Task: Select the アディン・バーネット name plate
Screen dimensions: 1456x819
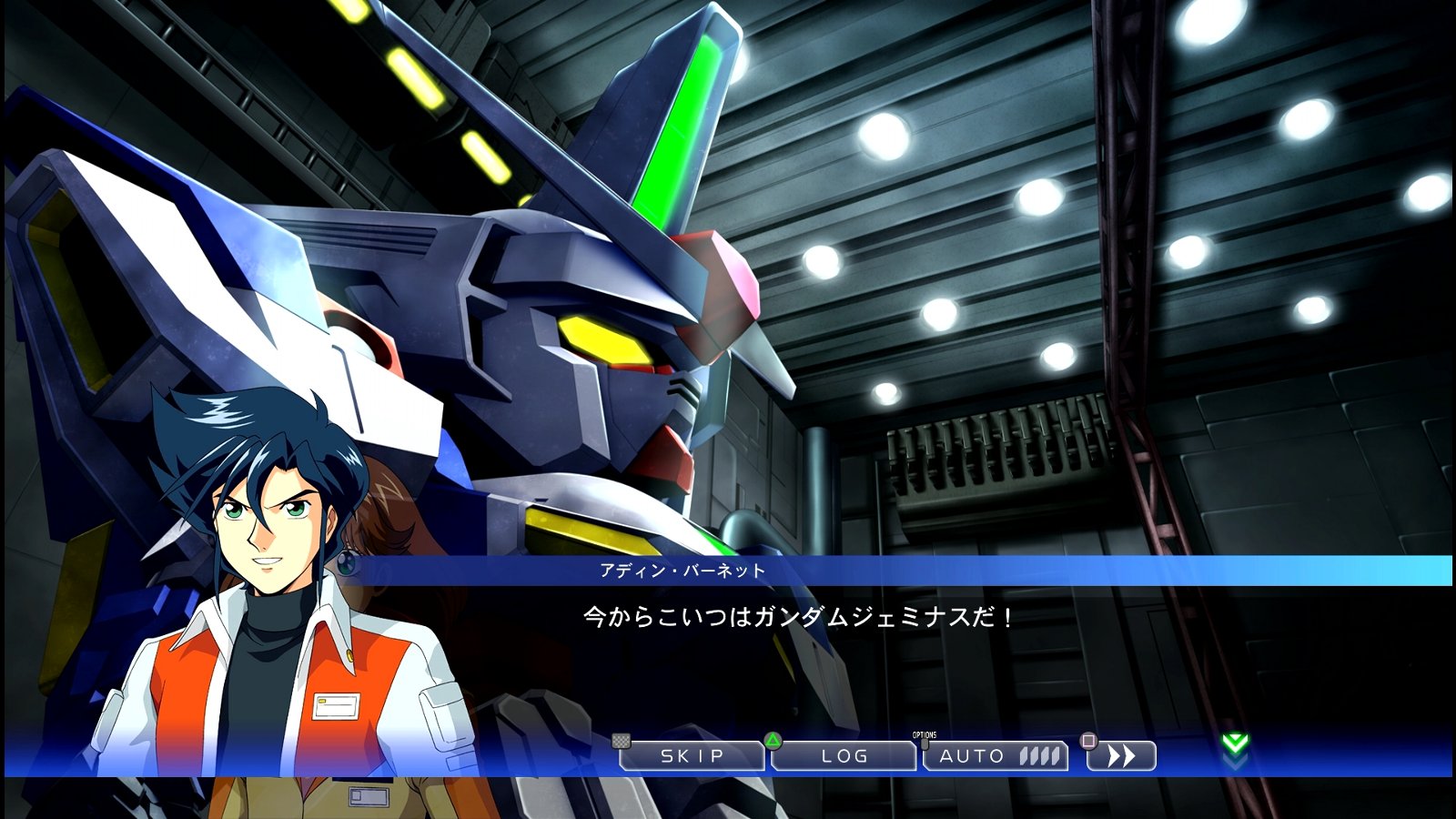Action: click(x=682, y=570)
